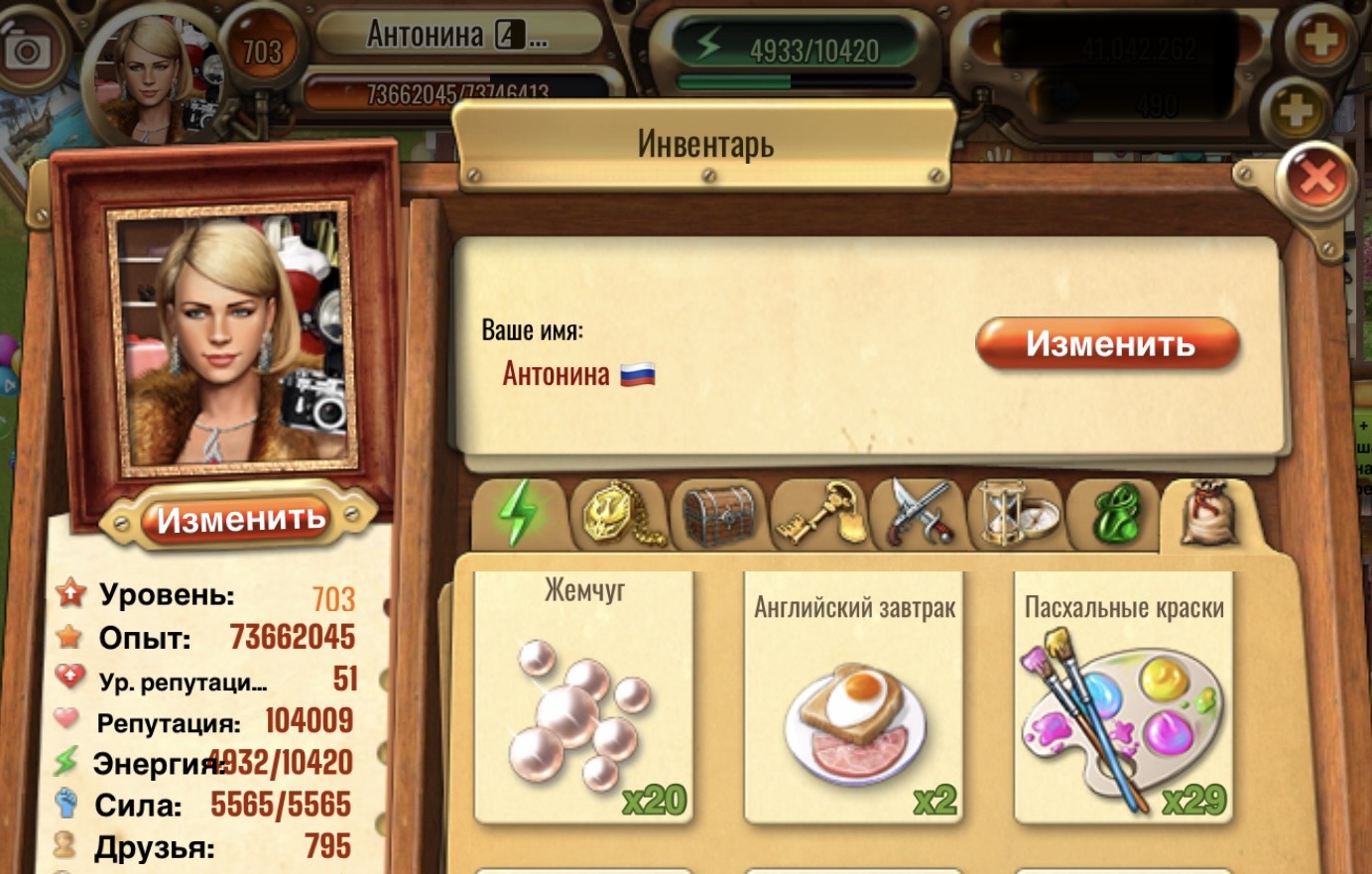This screenshot has width=1372, height=874.
Task: Select the sack tab
Action: [x=1209, y=514]
